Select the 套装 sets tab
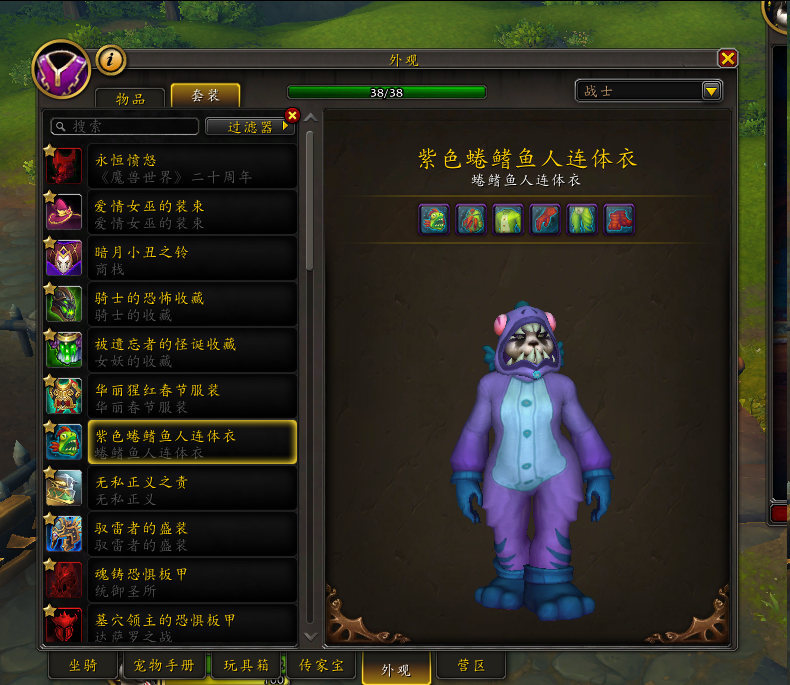 tap(205, 96)
